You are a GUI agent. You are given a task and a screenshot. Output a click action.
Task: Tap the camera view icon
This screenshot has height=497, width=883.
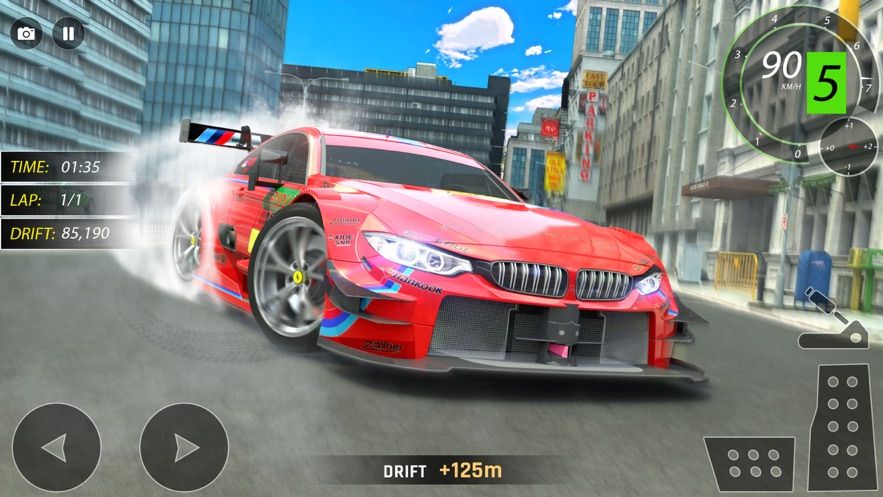point(26,33)
